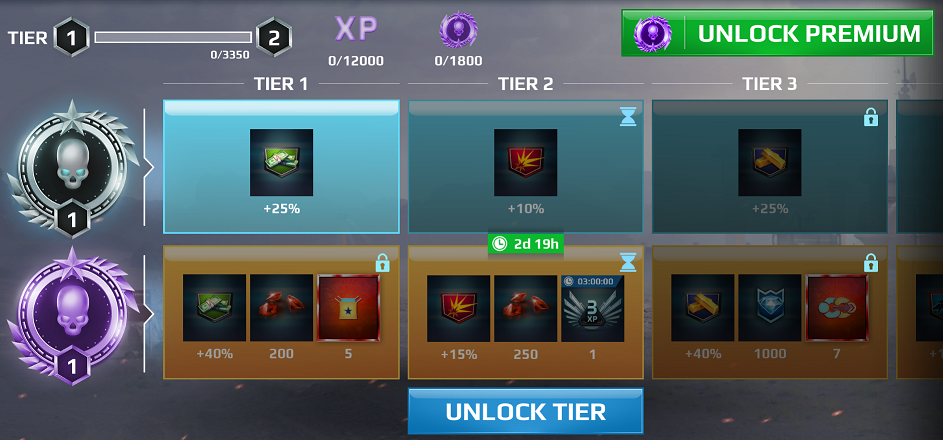Select the premium Tier 3 gold +40% reward

(702, 307)
